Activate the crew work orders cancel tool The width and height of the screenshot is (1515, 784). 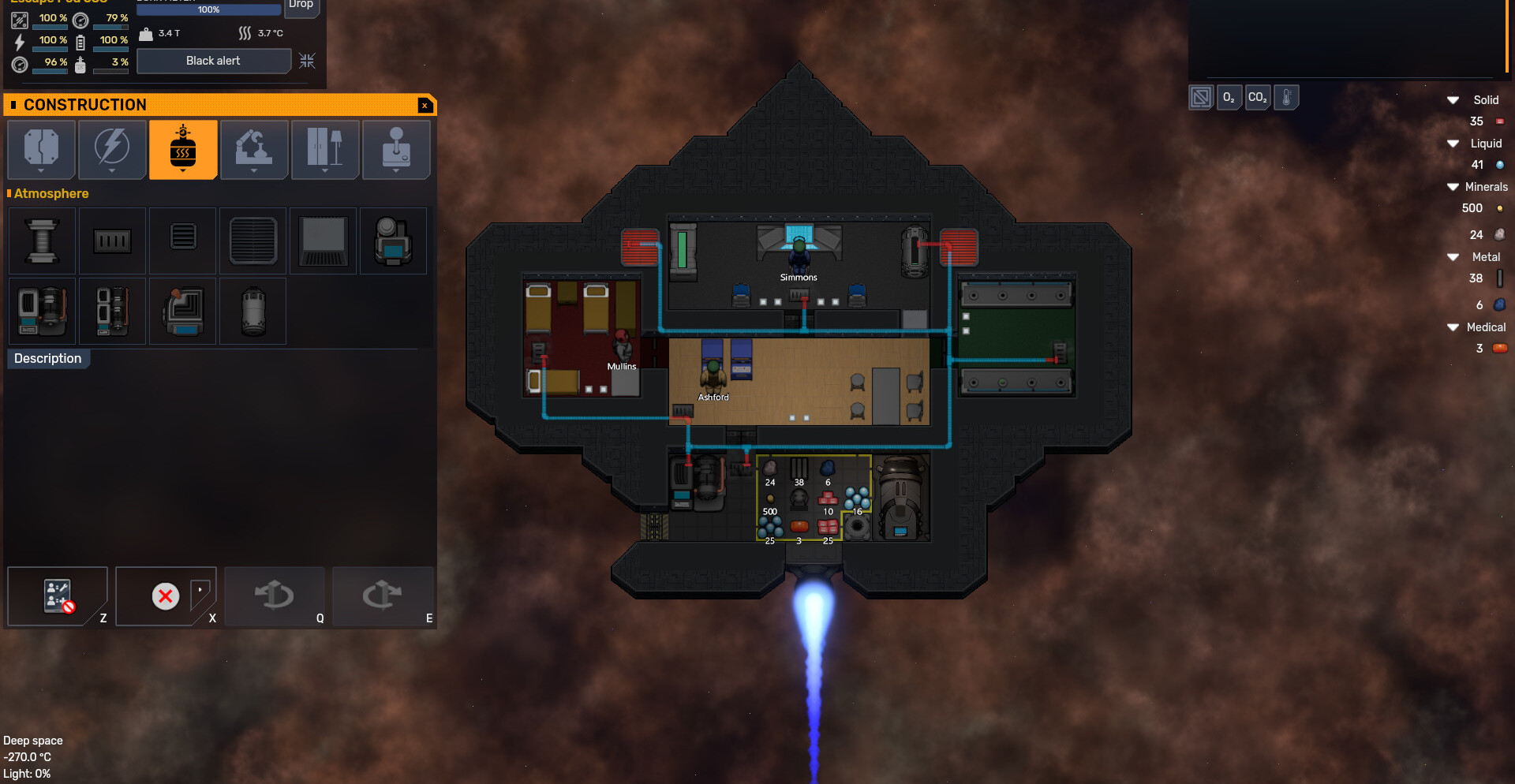pos(58,596)
